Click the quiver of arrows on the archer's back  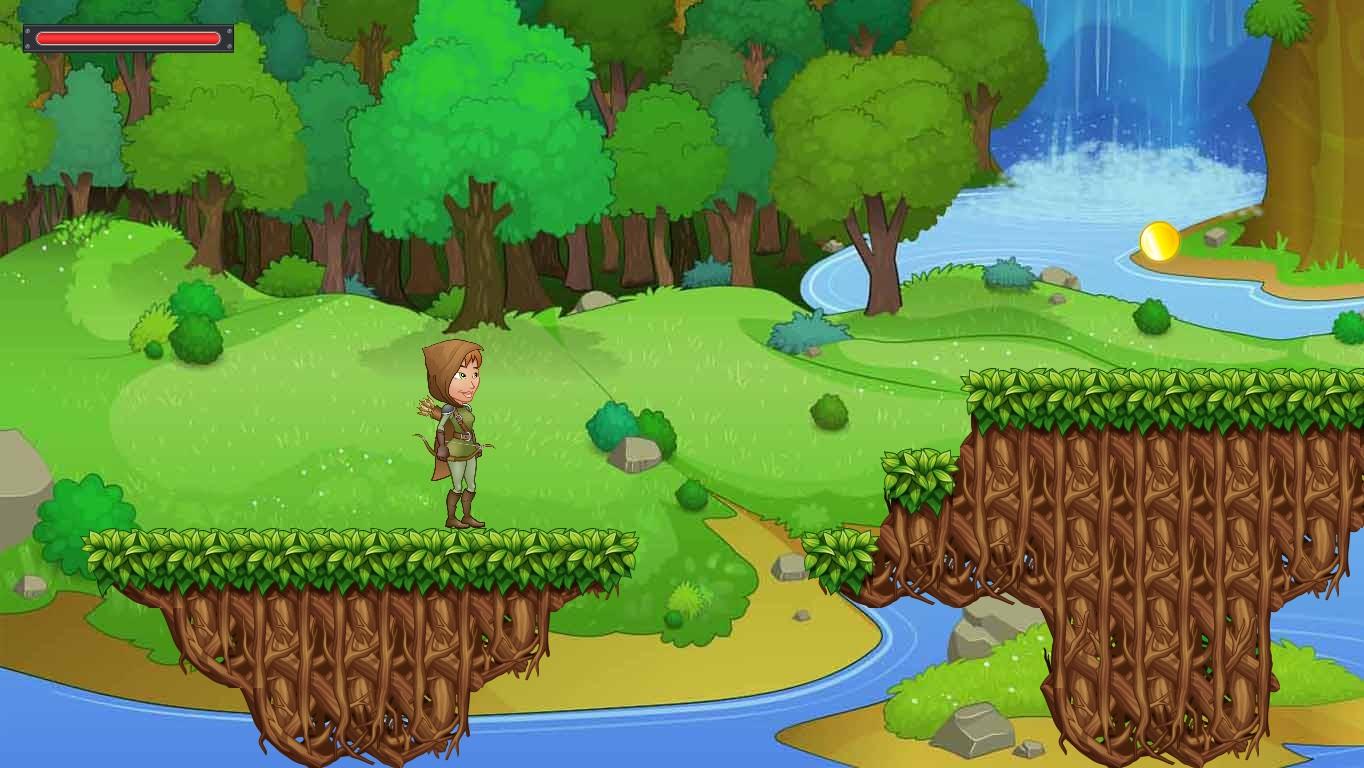click(x=430, y=410)
